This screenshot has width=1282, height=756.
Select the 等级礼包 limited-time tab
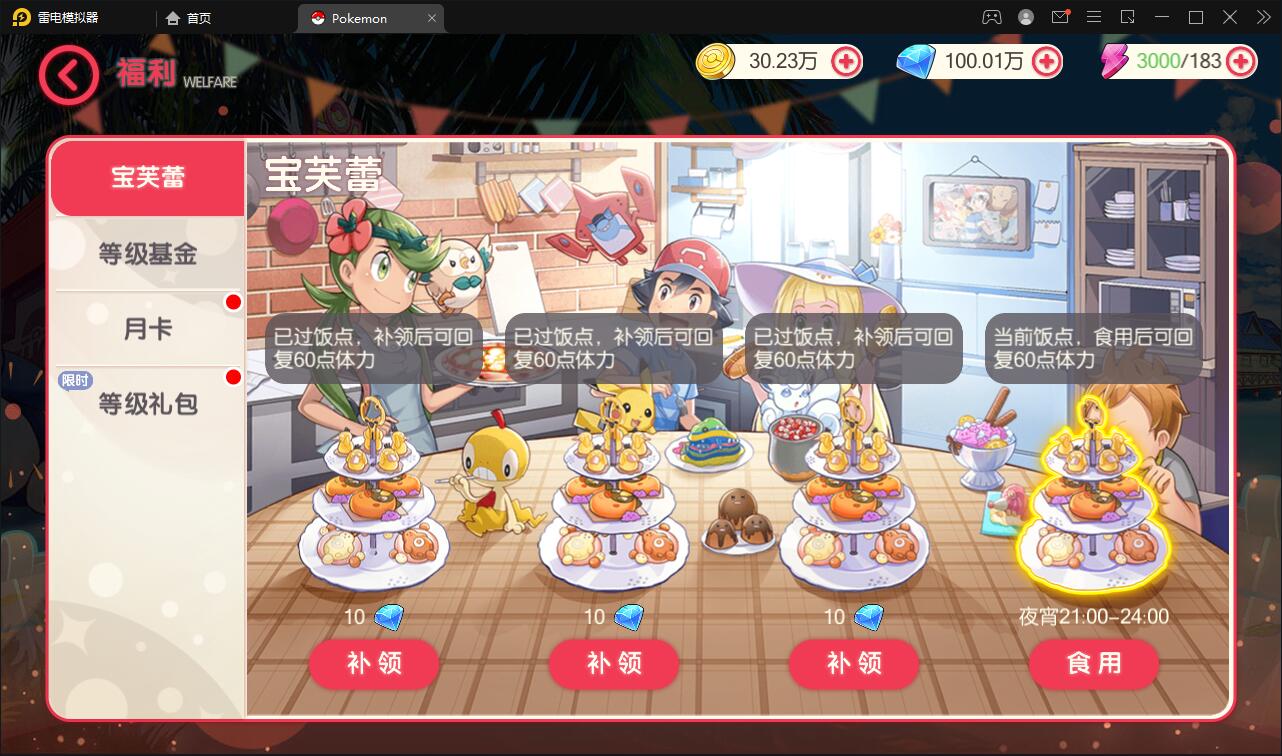tap(148, 403)
